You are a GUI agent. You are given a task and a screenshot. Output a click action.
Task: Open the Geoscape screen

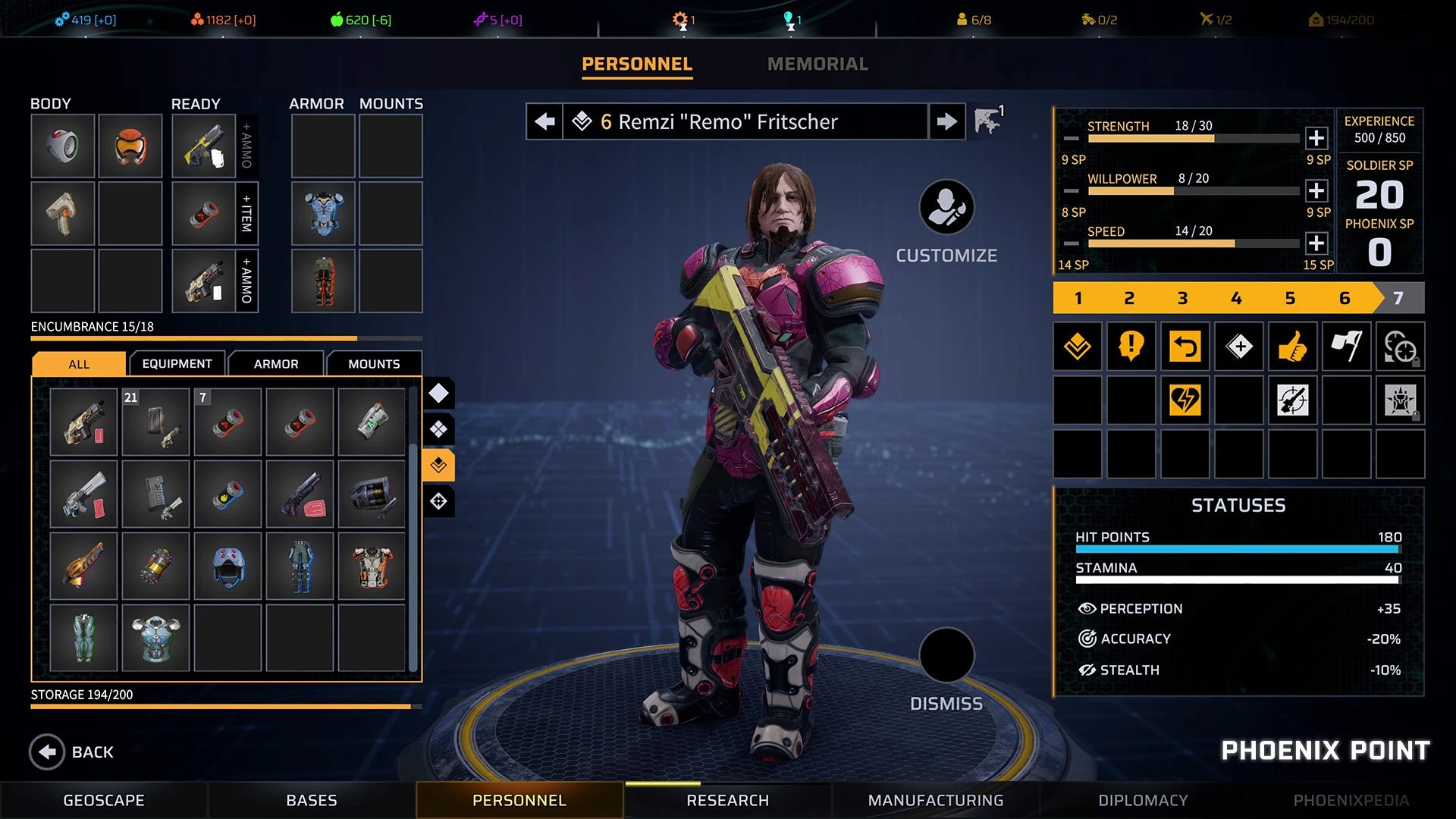coord(104,800)
